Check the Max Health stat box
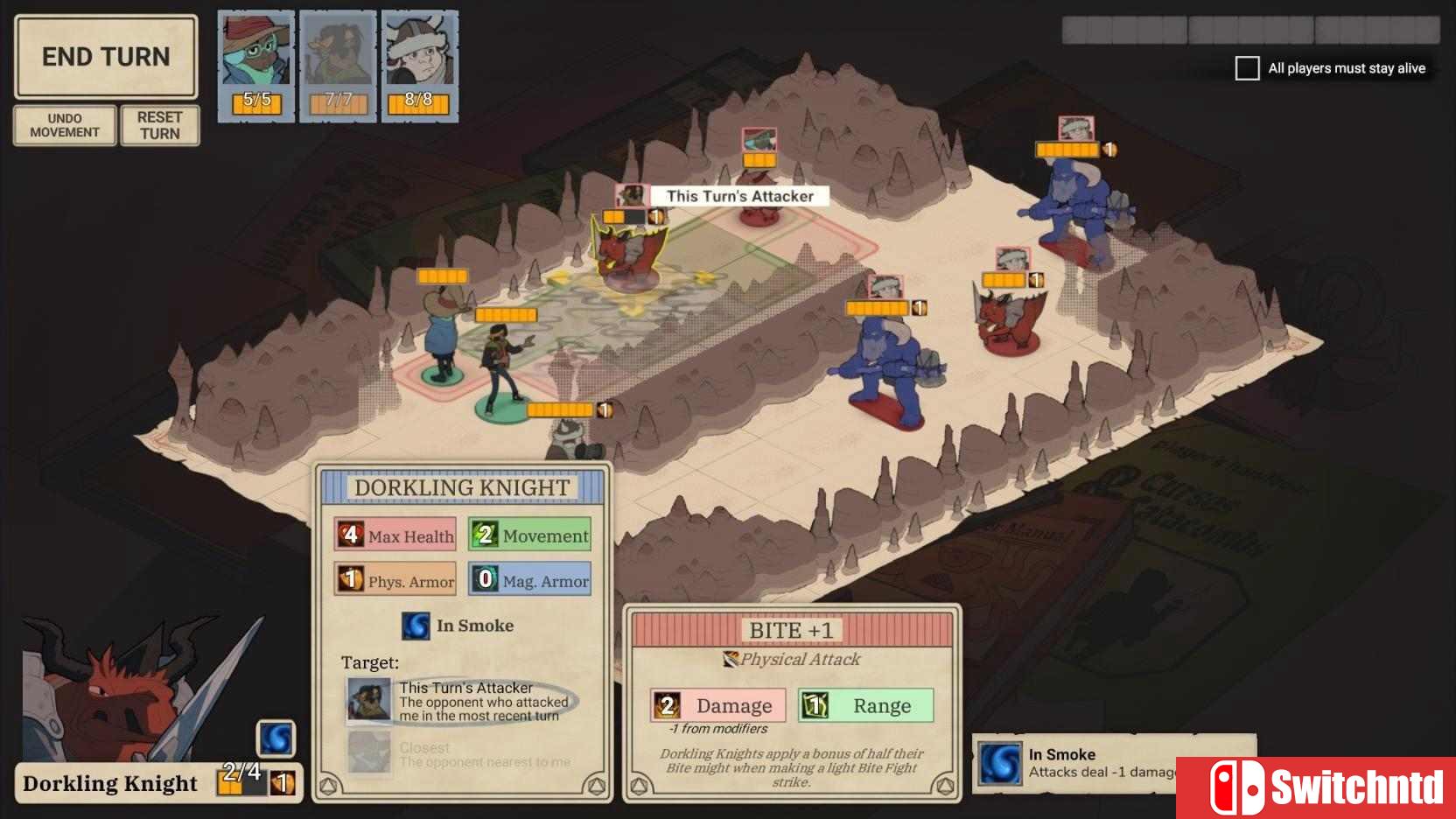This screenshot has width=1456, height=819. pyautogui.click(x=395, y=535)
